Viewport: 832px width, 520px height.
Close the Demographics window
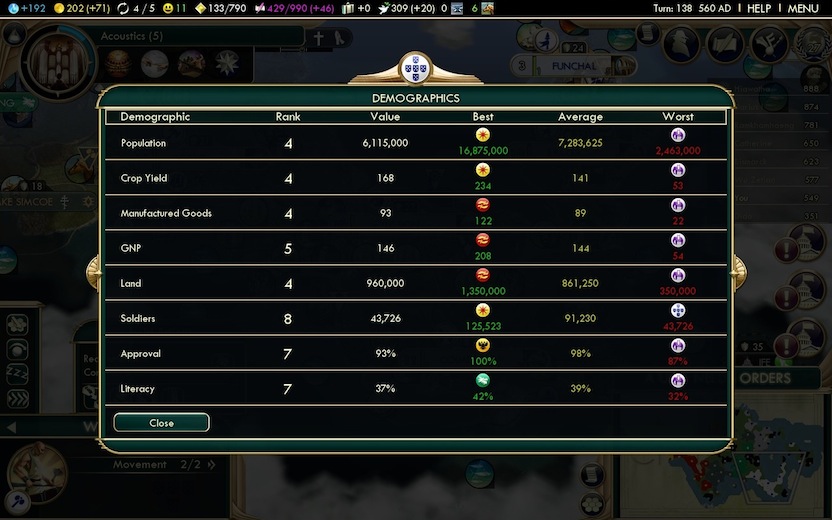click(x=161, y=423)
